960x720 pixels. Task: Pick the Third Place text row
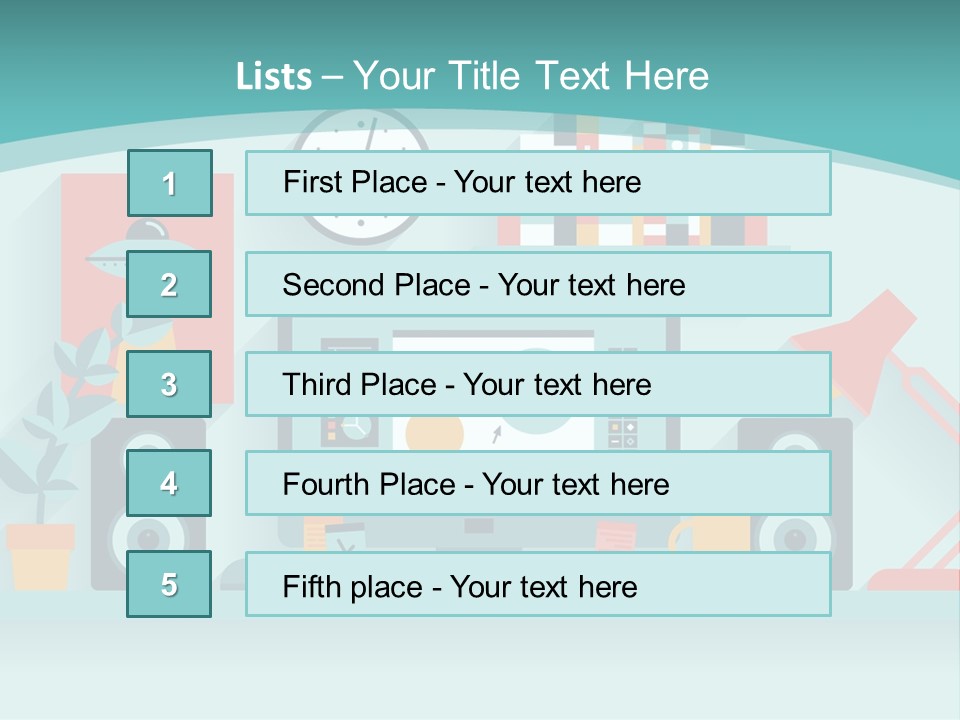[x=538, y=384]
